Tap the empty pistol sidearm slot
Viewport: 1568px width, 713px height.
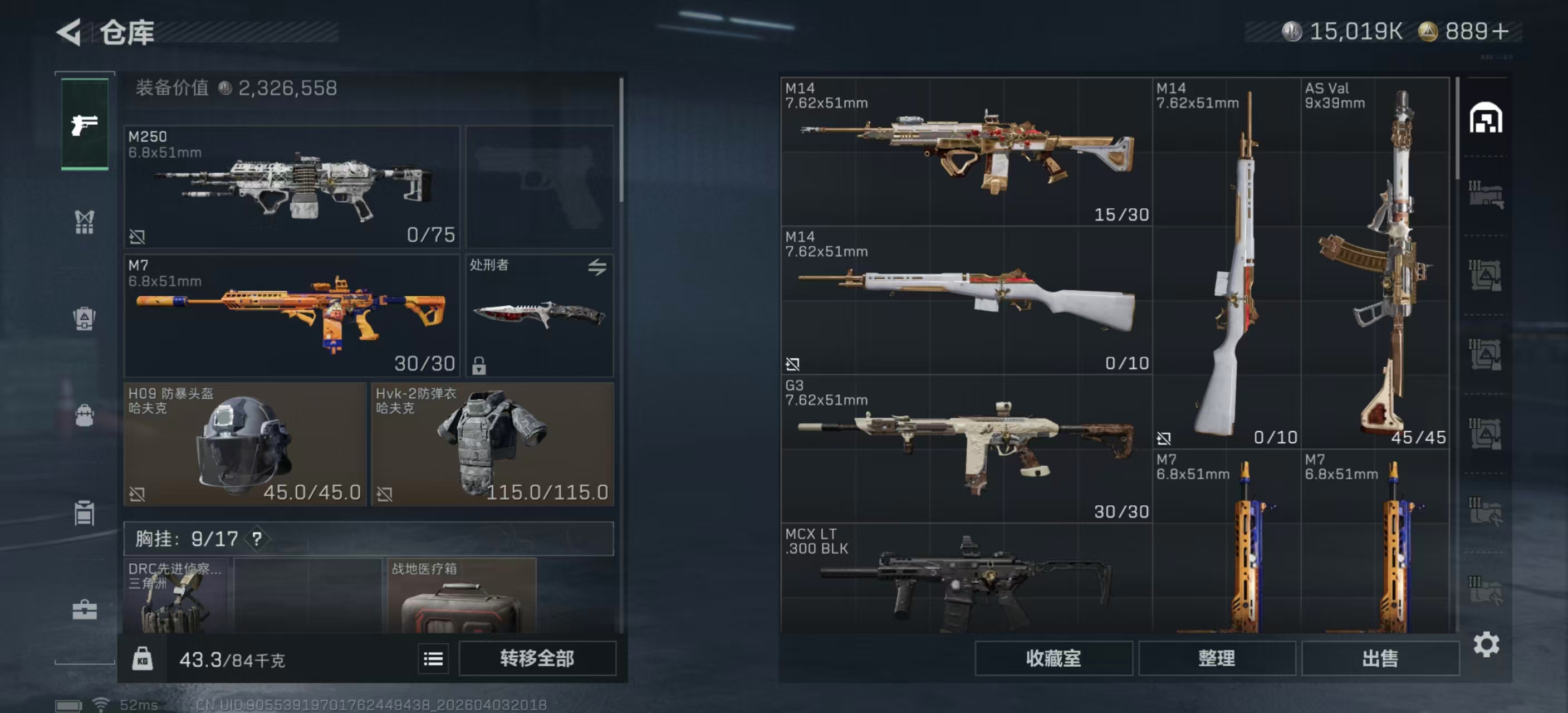(x=540, y=186)
